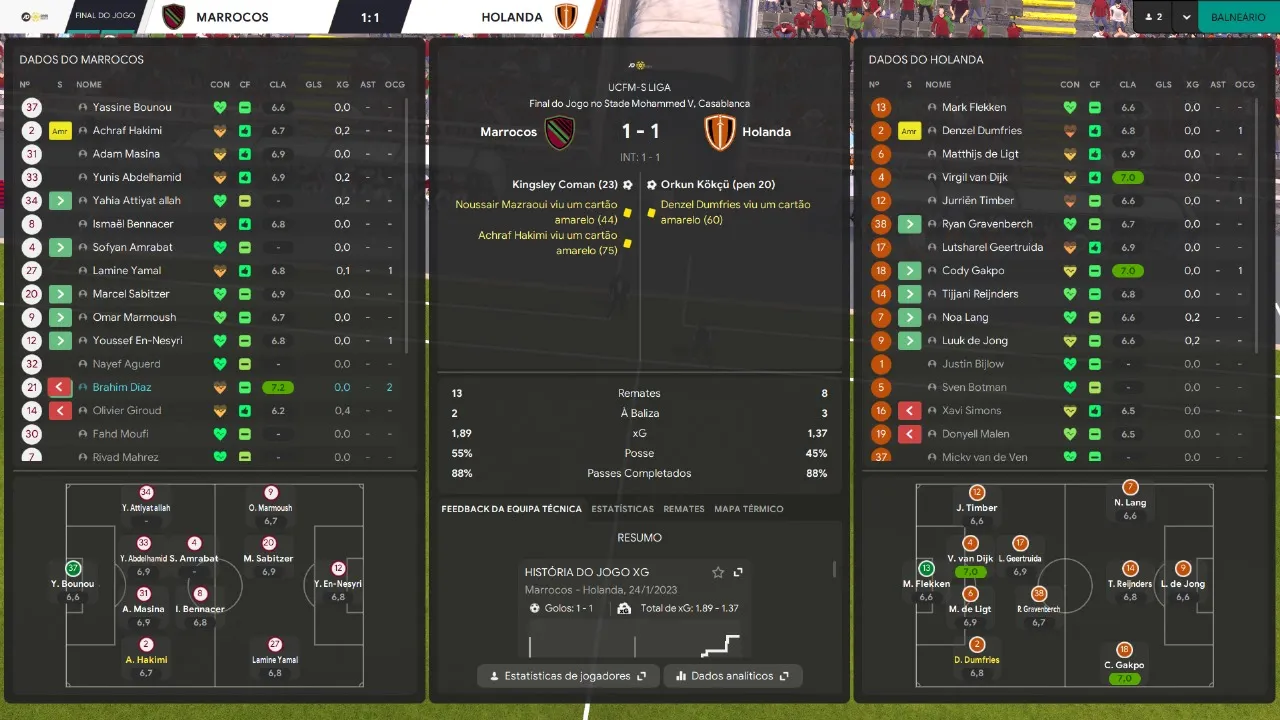The height and width of the screenshot is (720, 1280).
Task: Select Olivier Giroud player row
Action: pyautogui.click(x=126, y=410)
